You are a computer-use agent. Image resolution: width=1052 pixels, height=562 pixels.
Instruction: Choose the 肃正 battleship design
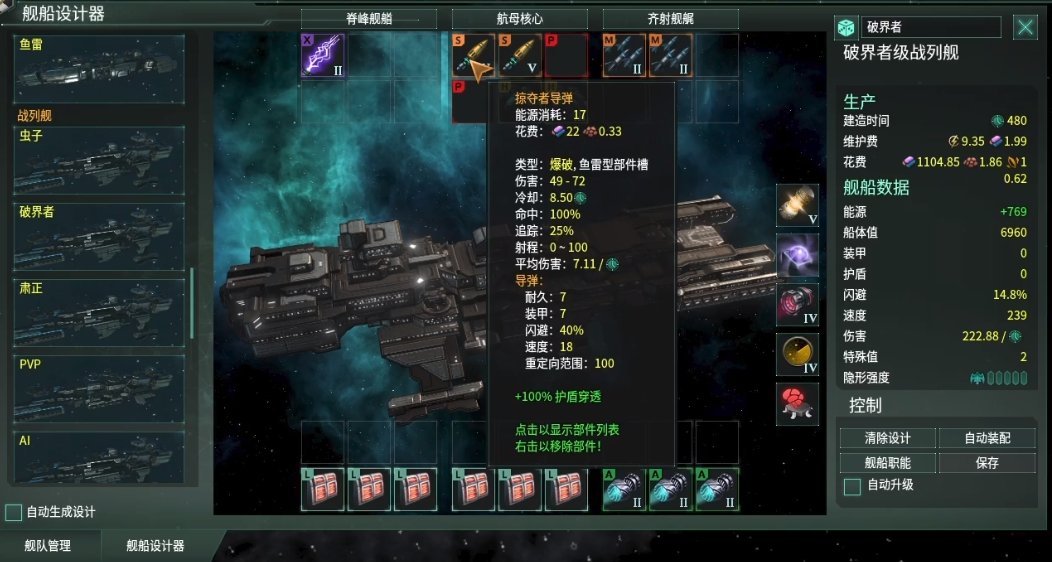(100, 311)
